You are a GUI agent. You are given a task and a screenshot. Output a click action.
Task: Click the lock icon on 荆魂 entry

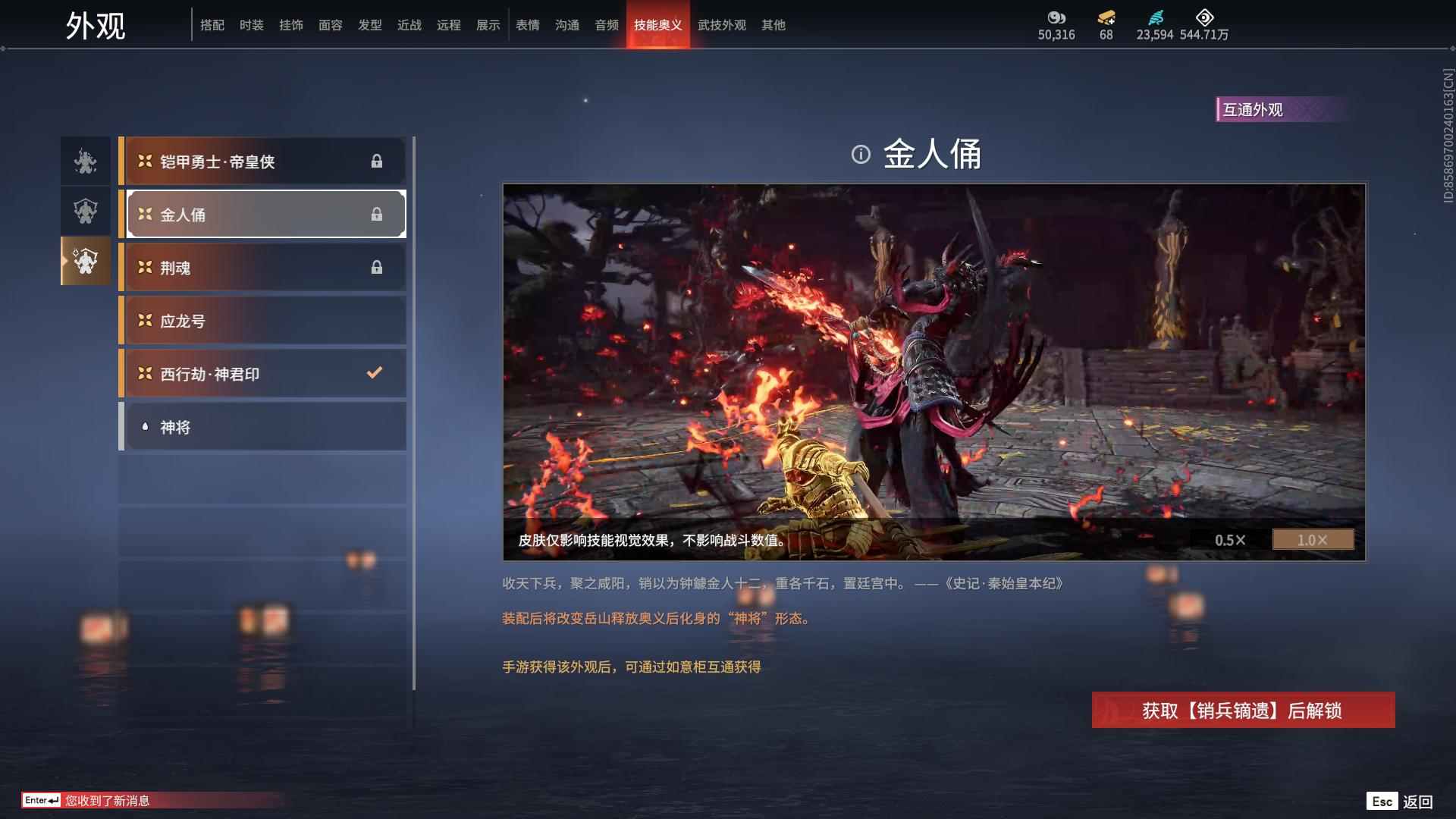coord(378,267)
